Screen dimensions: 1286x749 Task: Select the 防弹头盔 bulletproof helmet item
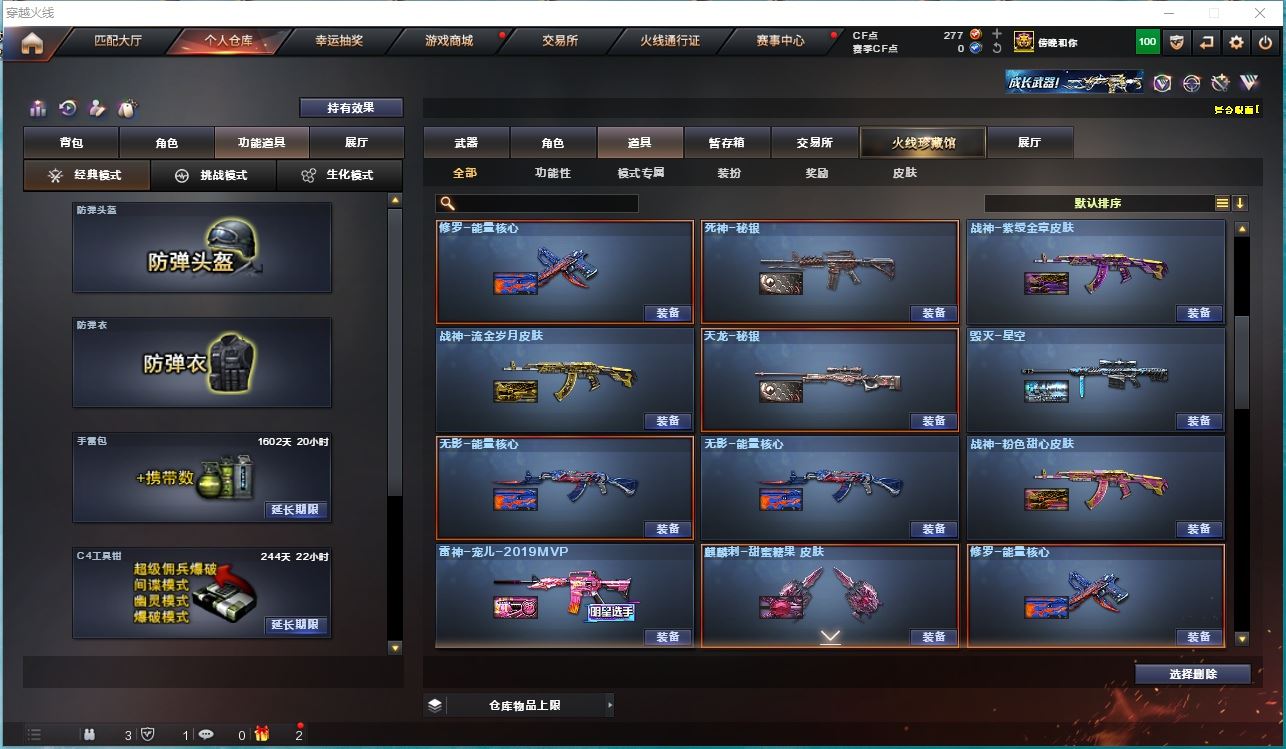(x=202, y=250)
